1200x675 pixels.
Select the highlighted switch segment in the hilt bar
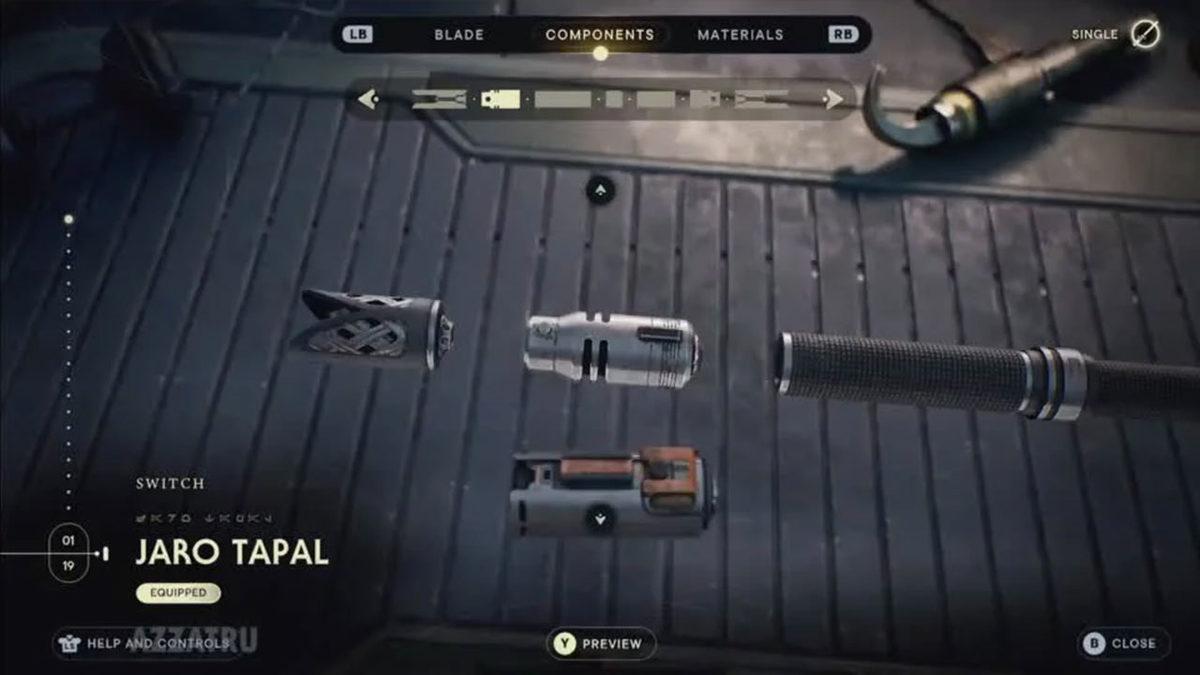click(500, 99)
